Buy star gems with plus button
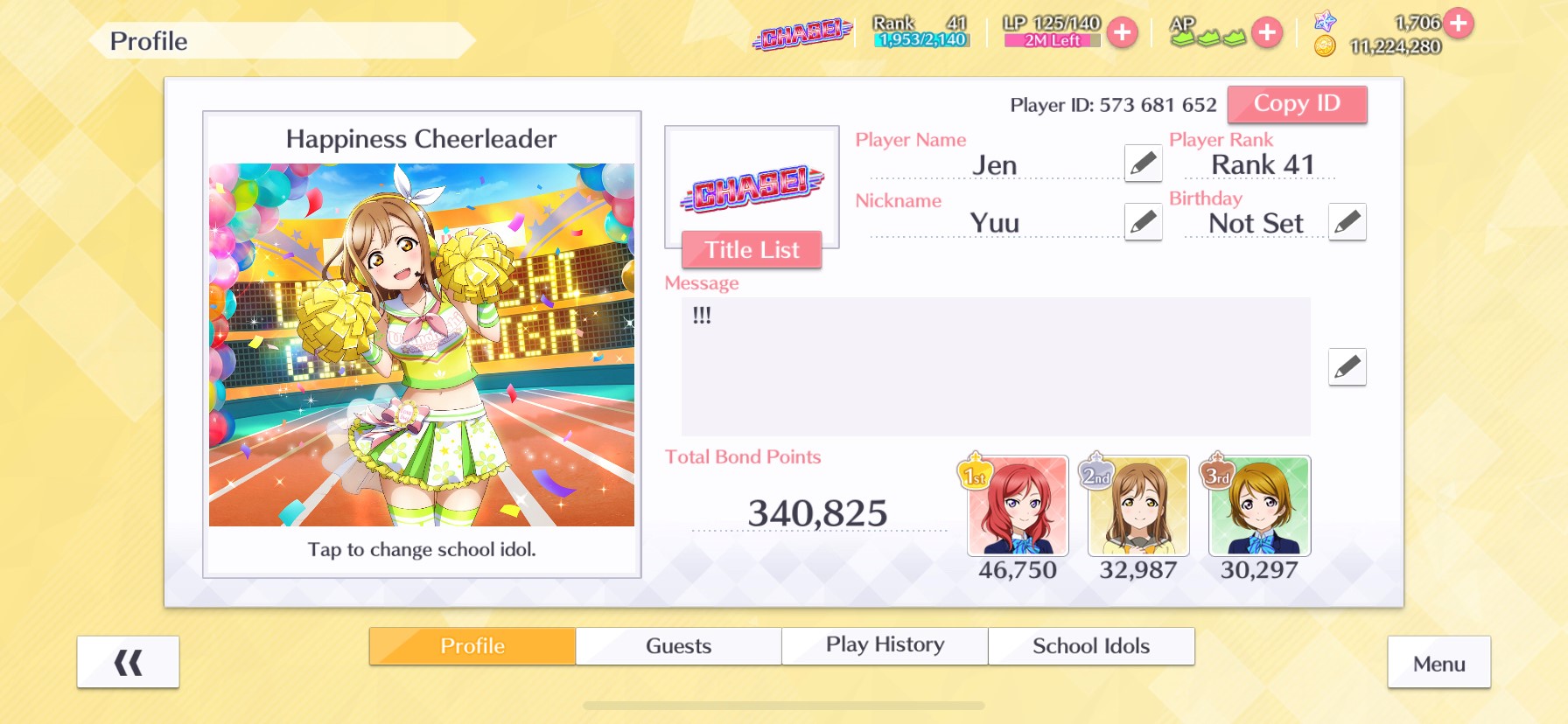 [1458, 23]
